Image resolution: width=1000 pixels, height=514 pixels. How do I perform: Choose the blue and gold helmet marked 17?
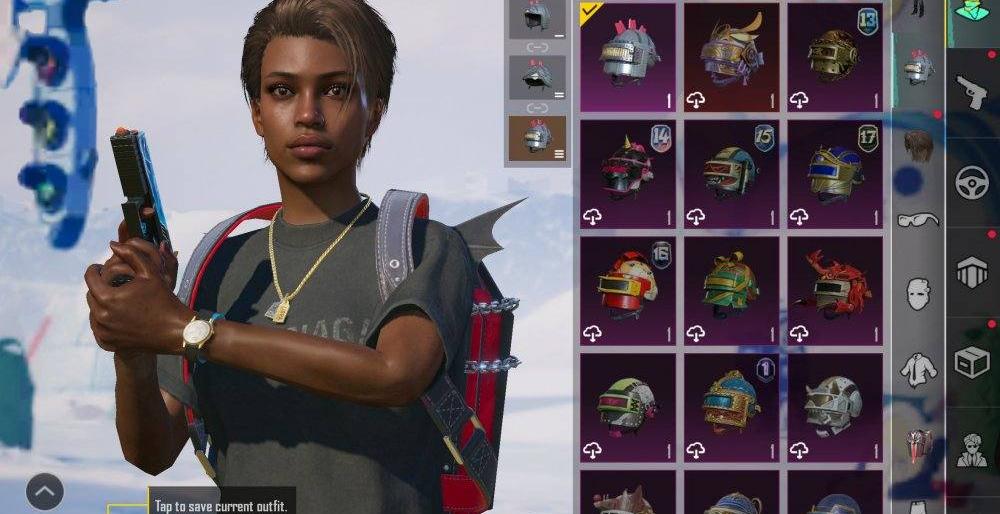pos(834,174)
